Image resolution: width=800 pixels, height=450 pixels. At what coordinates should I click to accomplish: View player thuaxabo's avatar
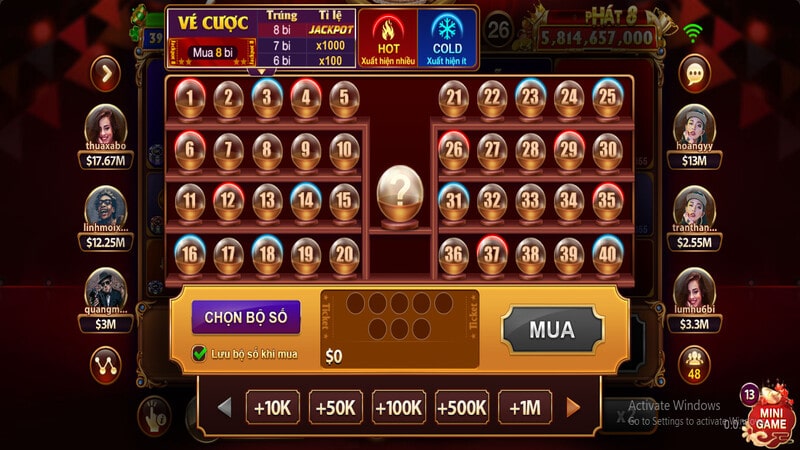coord(104,128)
